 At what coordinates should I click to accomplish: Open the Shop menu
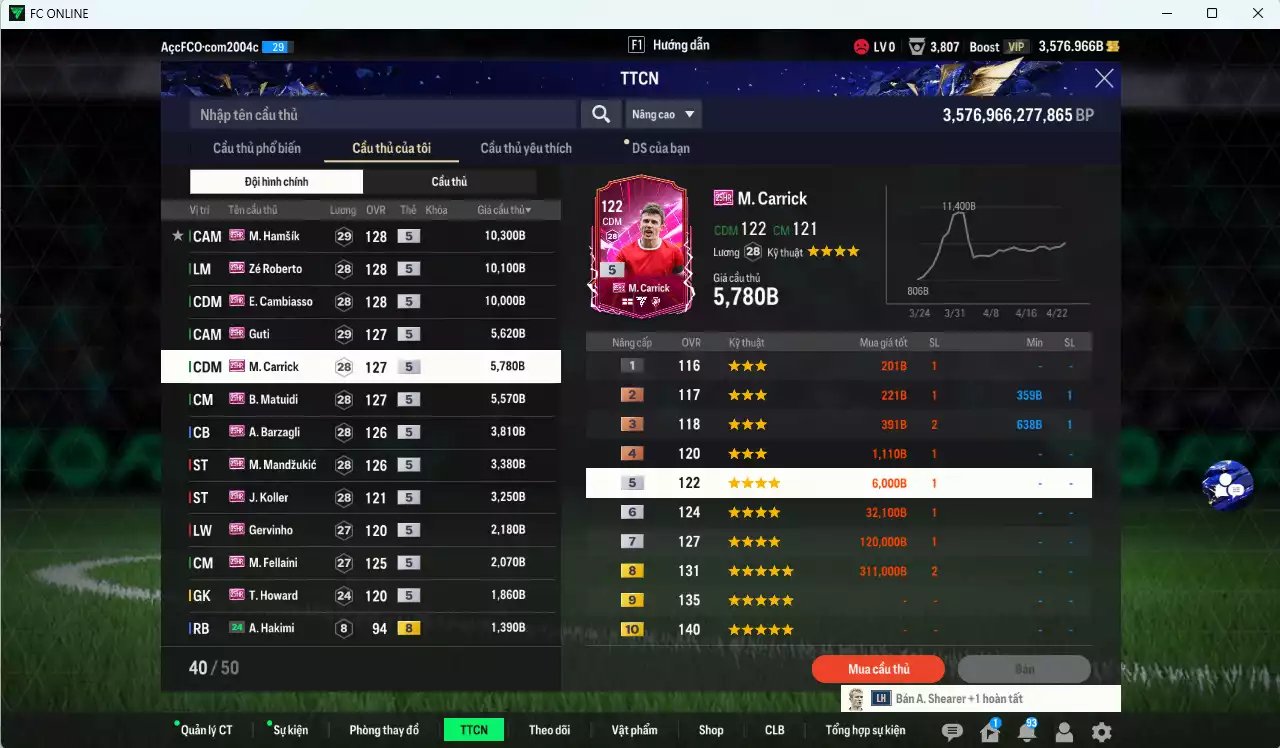711,730
